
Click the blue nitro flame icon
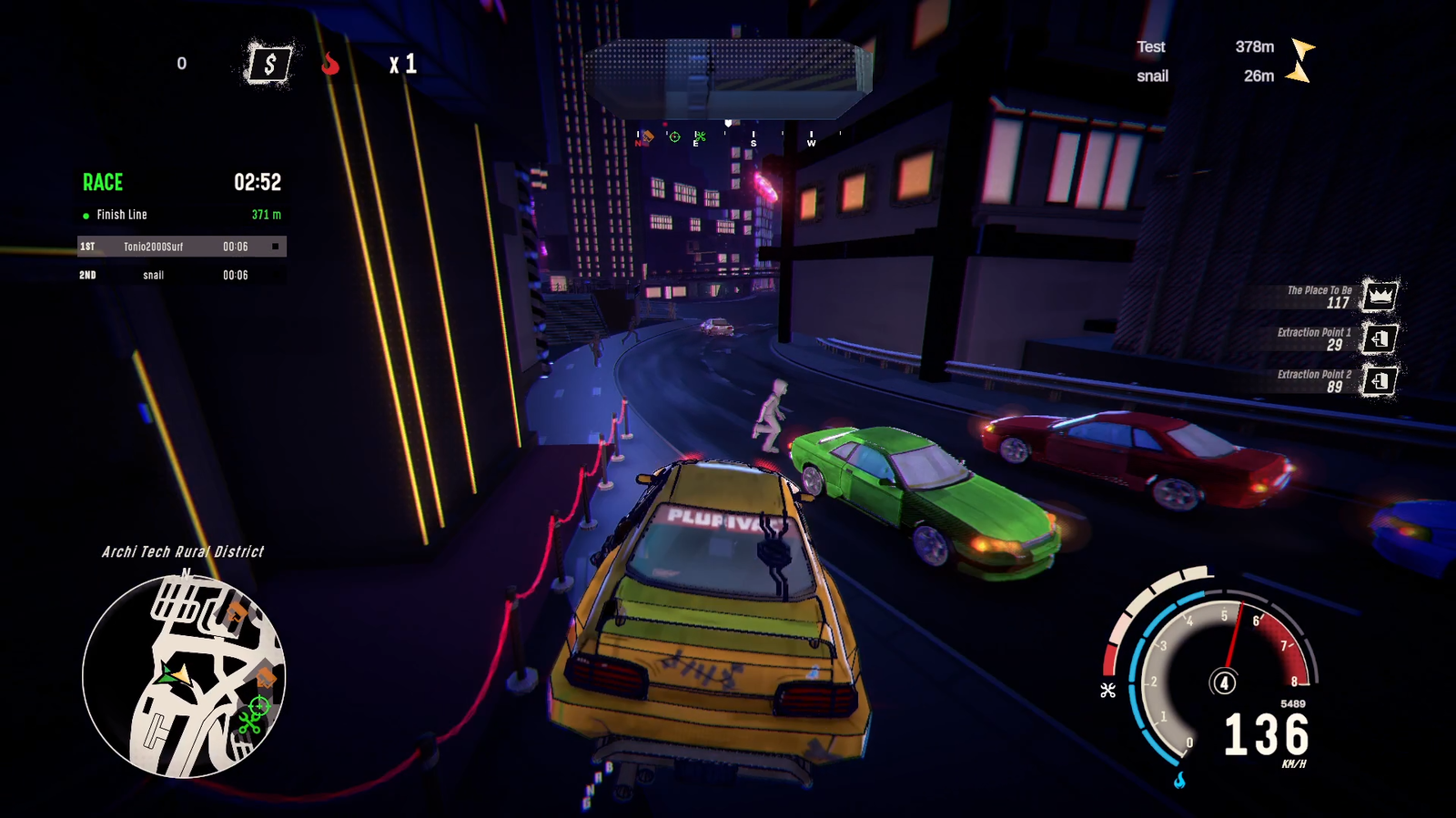coord(1179,780)
